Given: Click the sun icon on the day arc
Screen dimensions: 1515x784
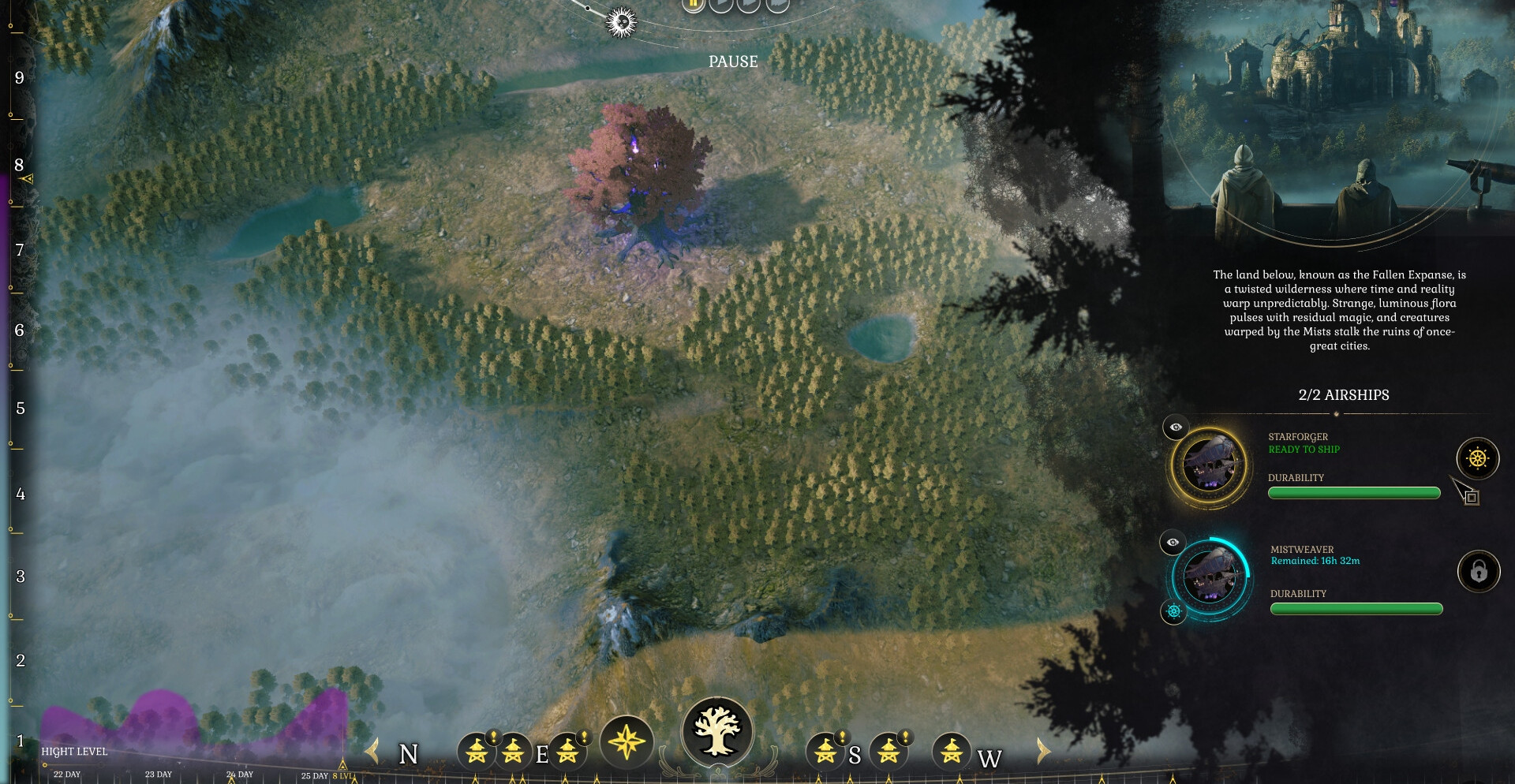Looking at the screenshot, I should [621, 22].
